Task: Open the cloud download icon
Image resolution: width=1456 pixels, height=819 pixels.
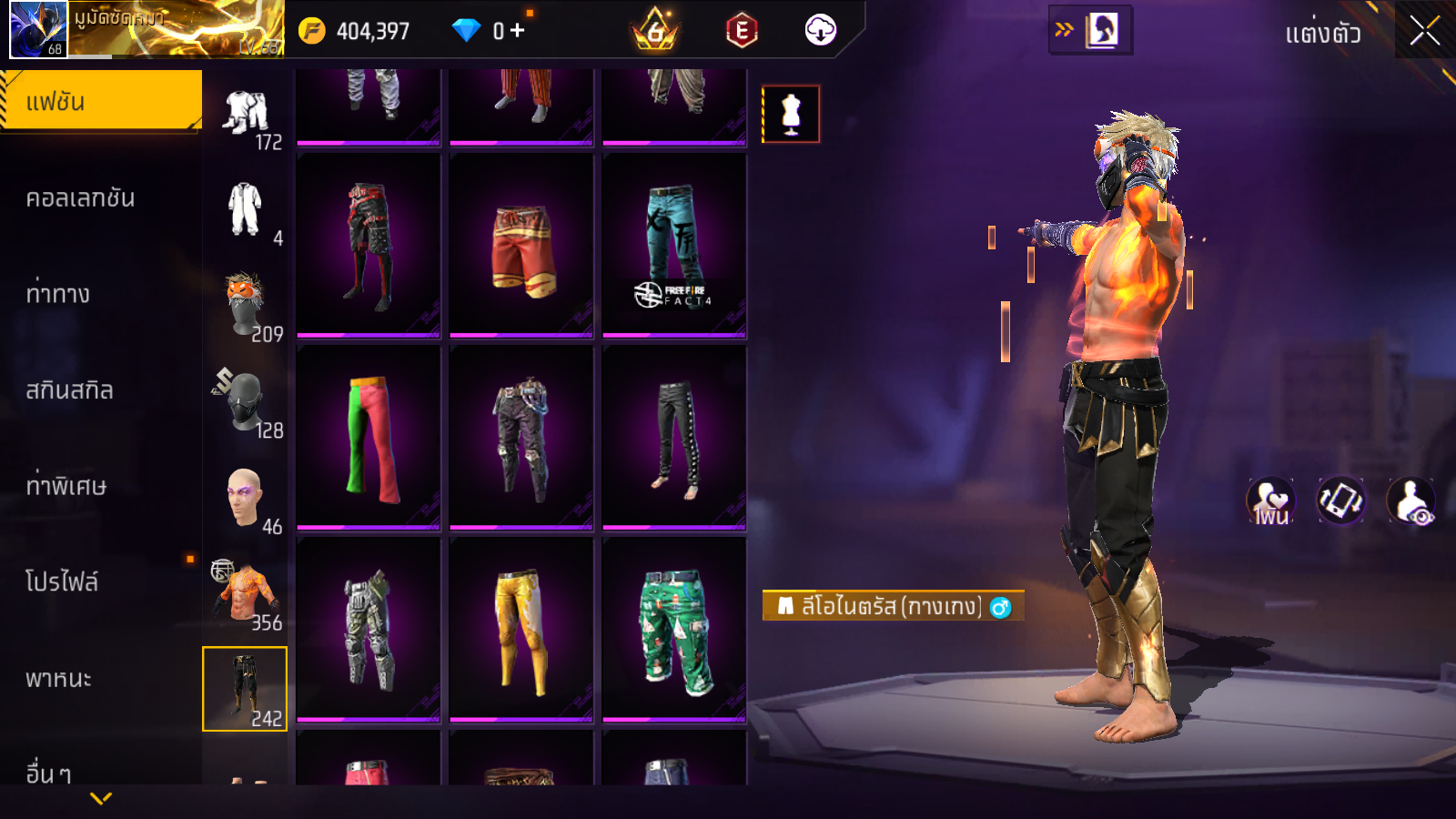Action: pyautogui.click(x=820, y=31)
